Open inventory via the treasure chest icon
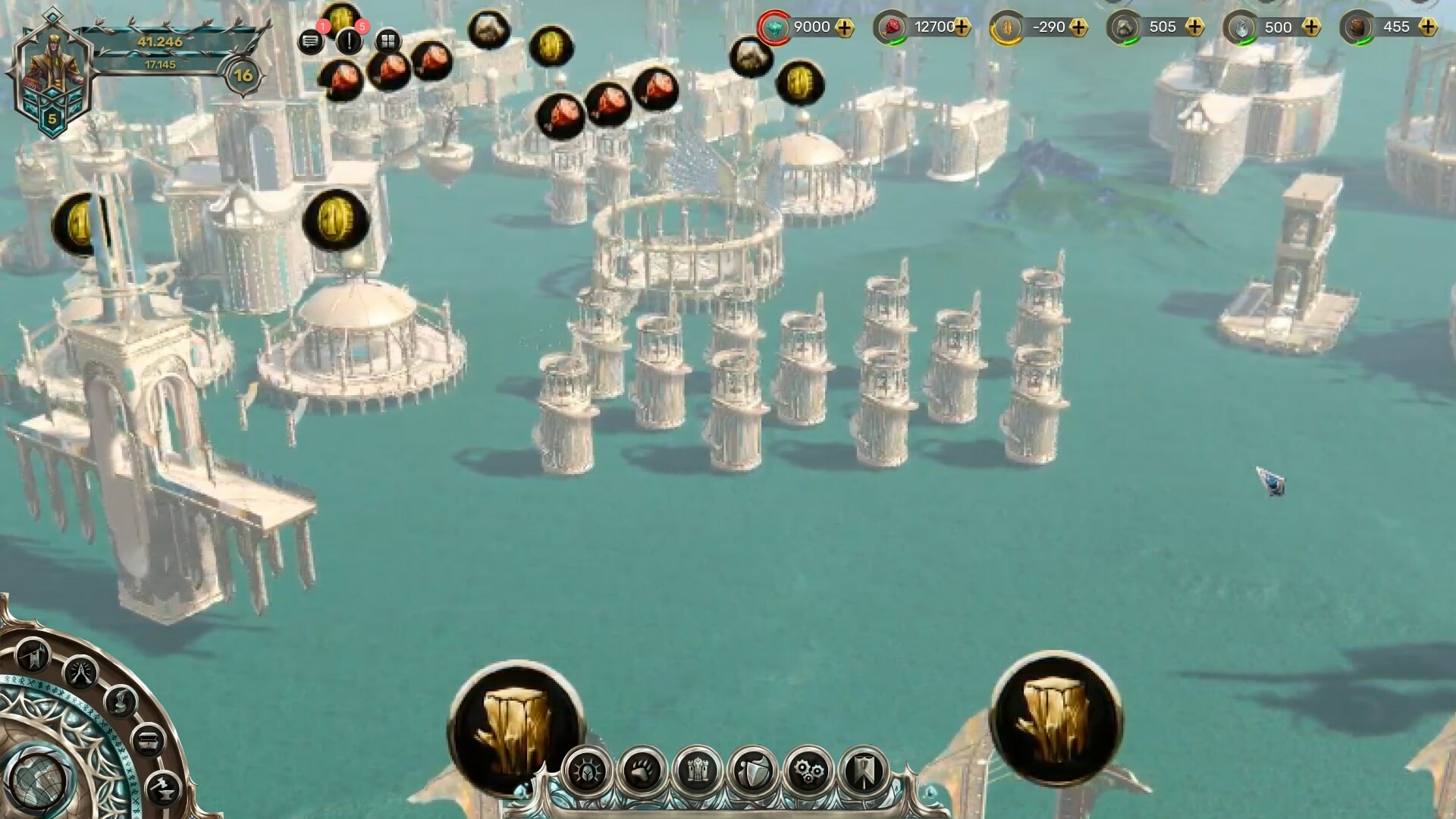The width and height of the screenshot is (1456, 819). [149, 739]
